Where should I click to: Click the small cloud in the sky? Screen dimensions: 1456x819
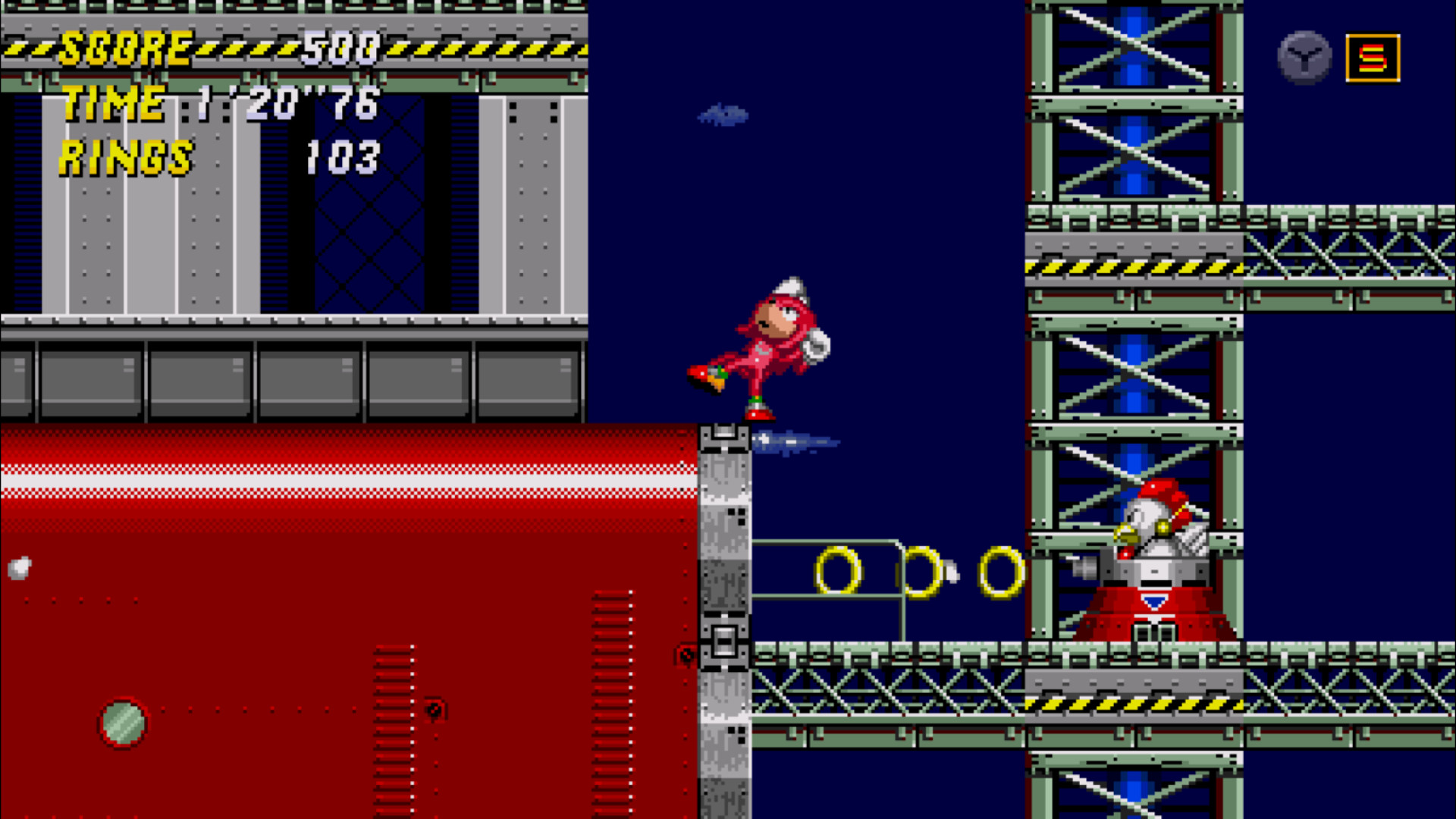point(721,115)
